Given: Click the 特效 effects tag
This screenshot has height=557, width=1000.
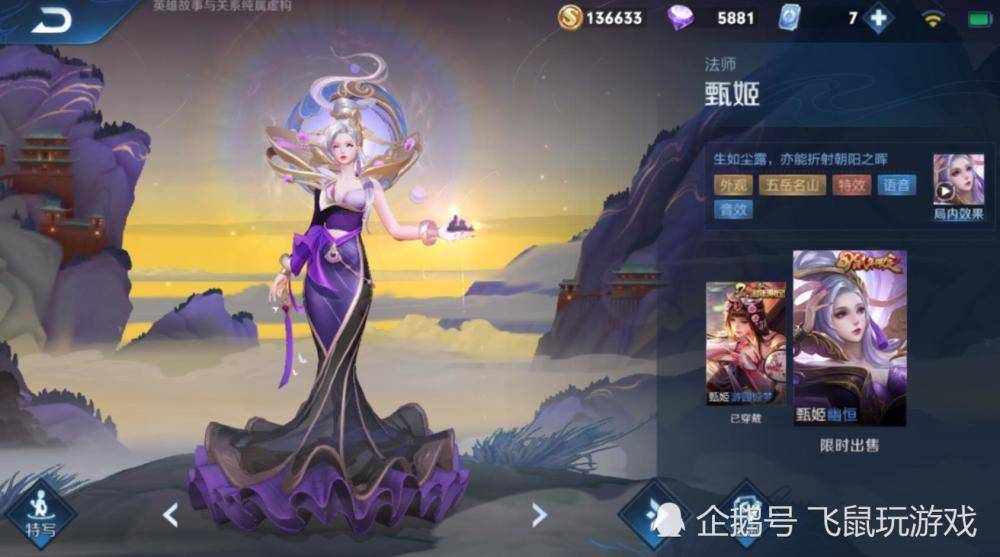Looking at the screenshot, I should (852, 185).
